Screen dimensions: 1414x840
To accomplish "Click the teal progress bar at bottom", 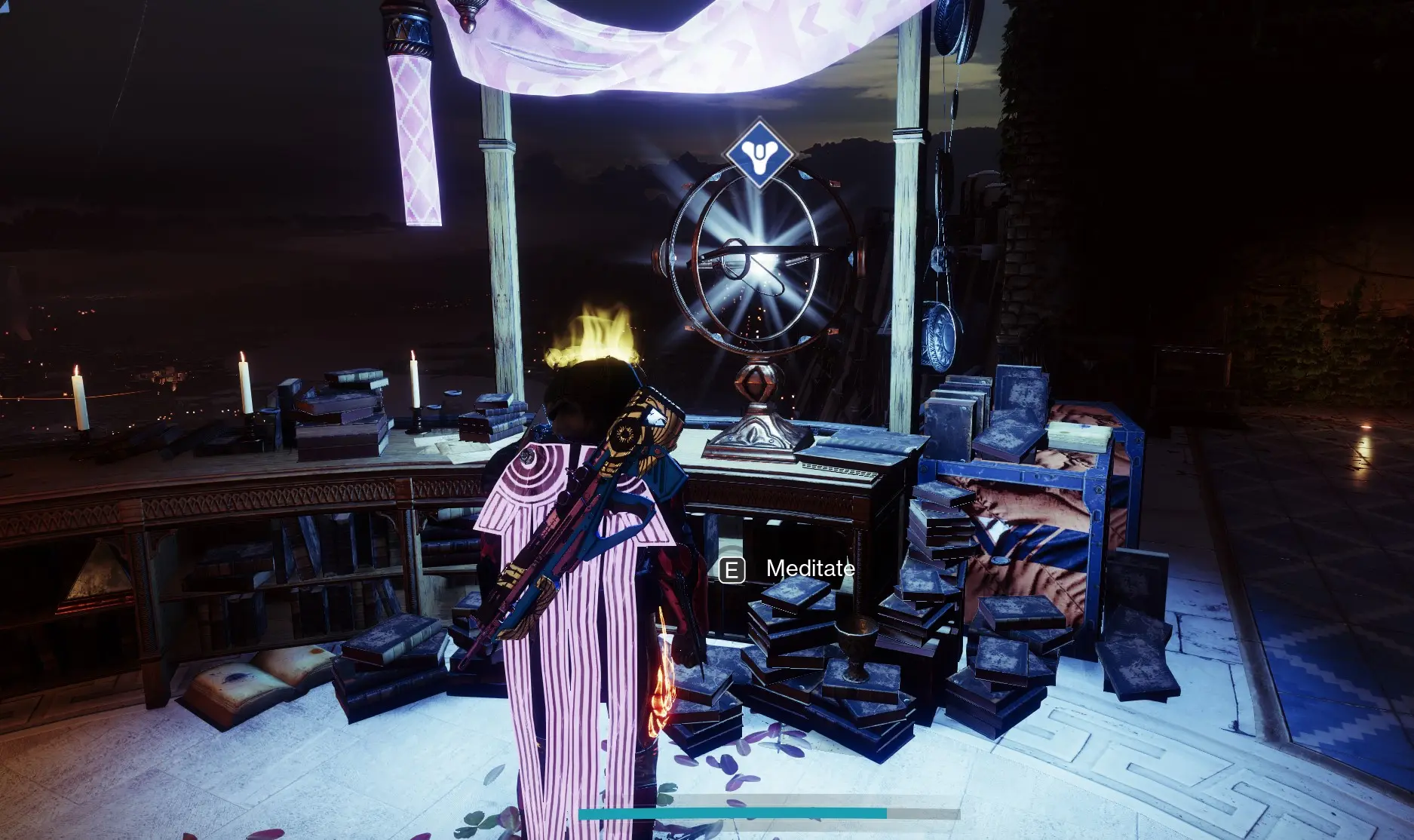I will 732,814.
